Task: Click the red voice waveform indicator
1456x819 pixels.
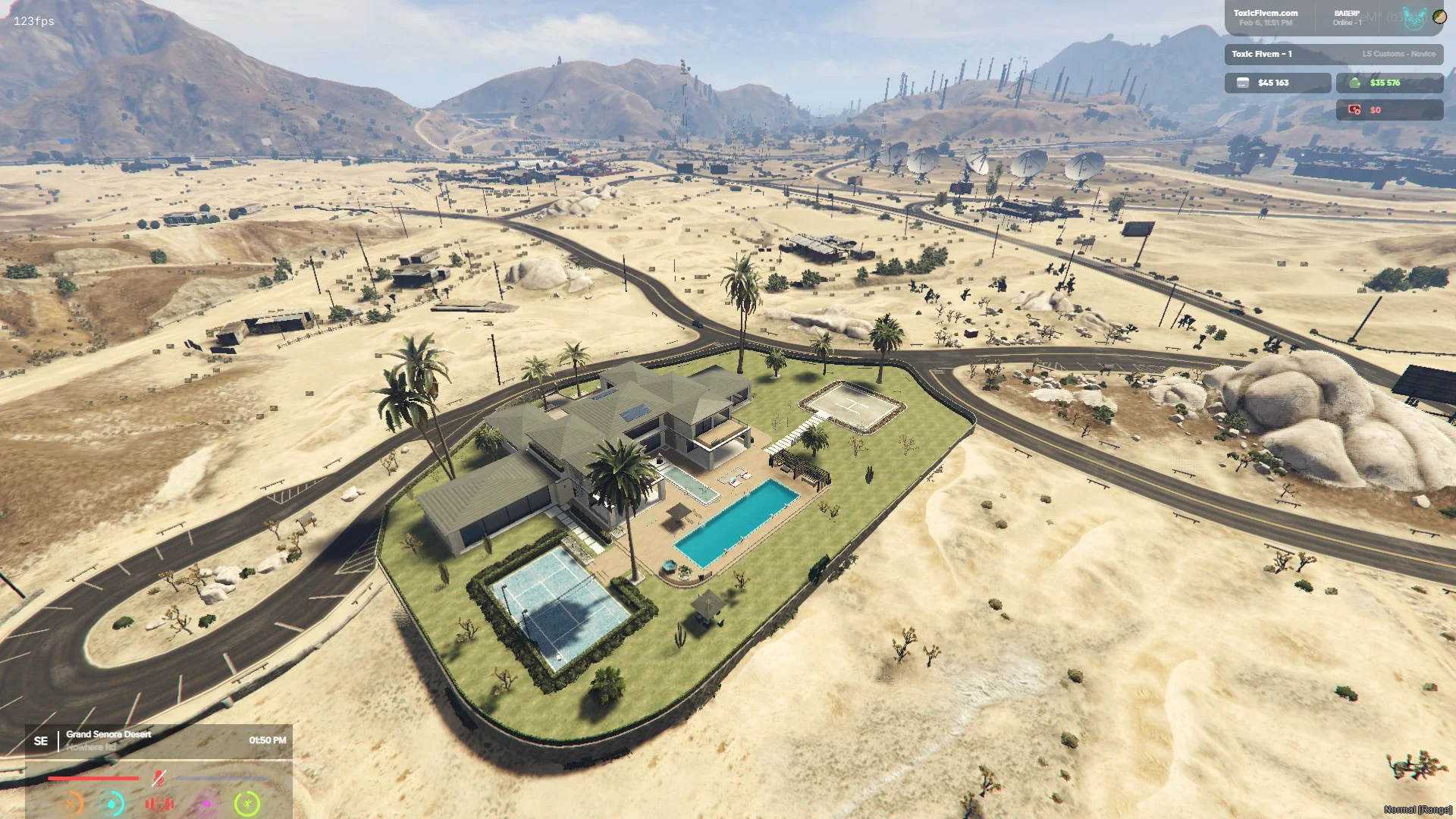Action: [x=159, y=803]
